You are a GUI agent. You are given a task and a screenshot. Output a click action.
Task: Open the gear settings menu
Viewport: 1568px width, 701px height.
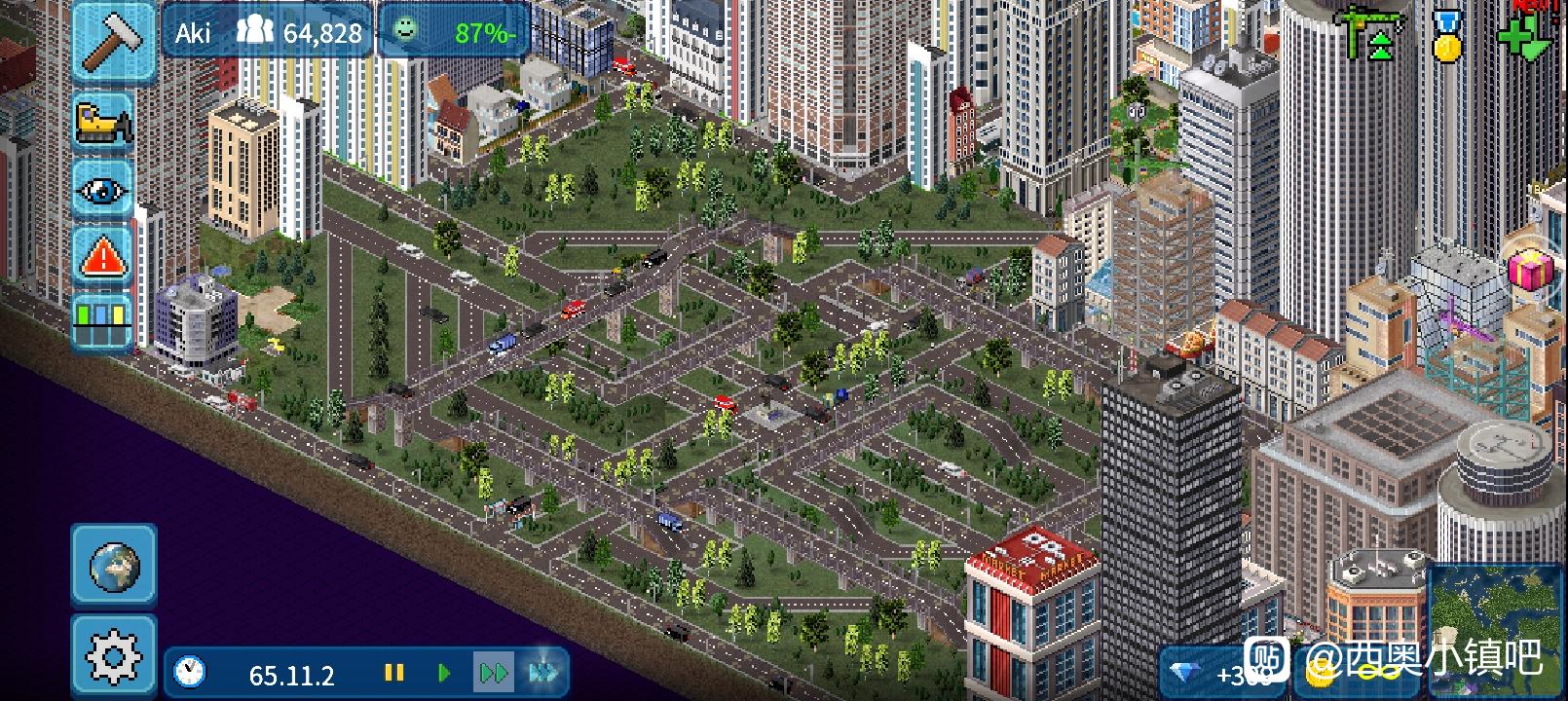(x=114, y=656)
